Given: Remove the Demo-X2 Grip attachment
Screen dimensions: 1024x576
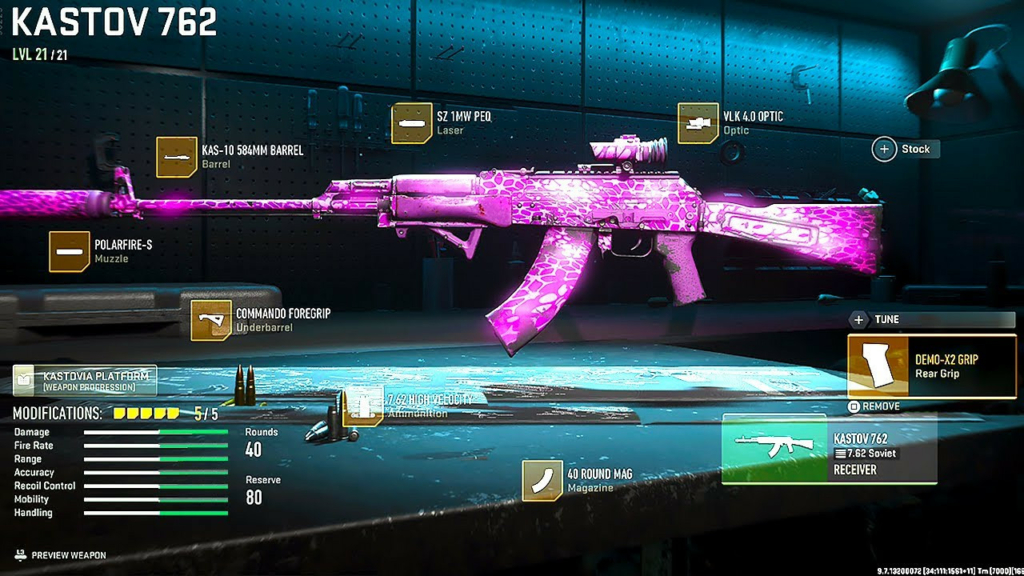Looking at the screenshot, I should [x=874, y=407].
